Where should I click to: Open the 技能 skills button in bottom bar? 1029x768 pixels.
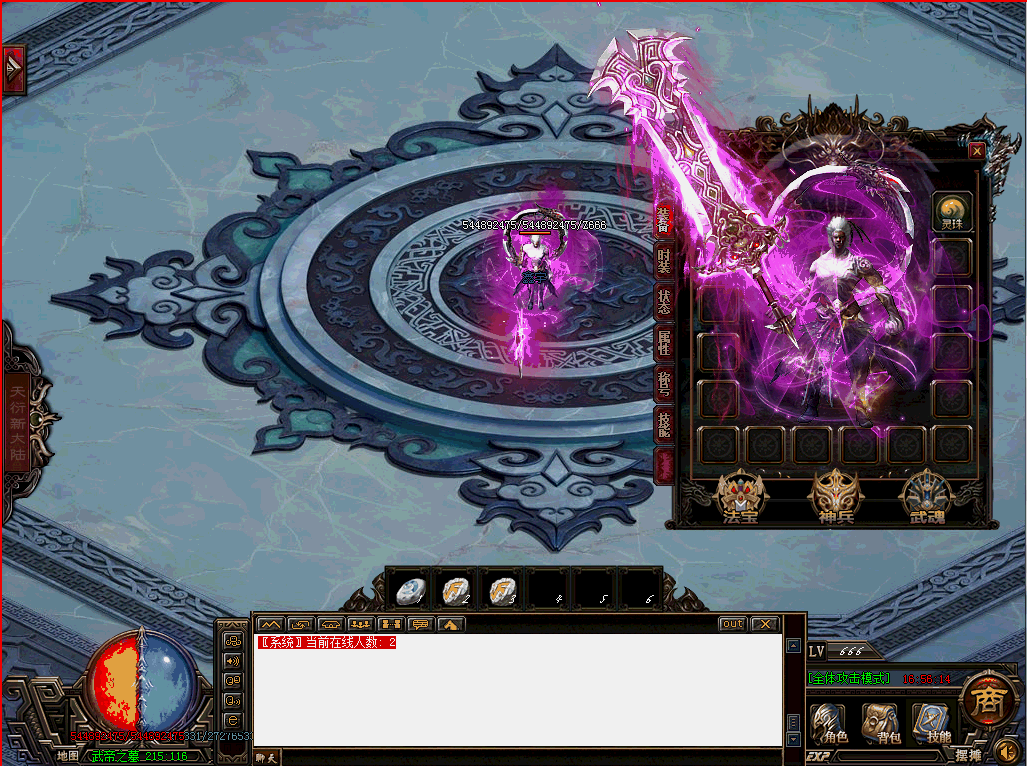click(x=931, y=724)
